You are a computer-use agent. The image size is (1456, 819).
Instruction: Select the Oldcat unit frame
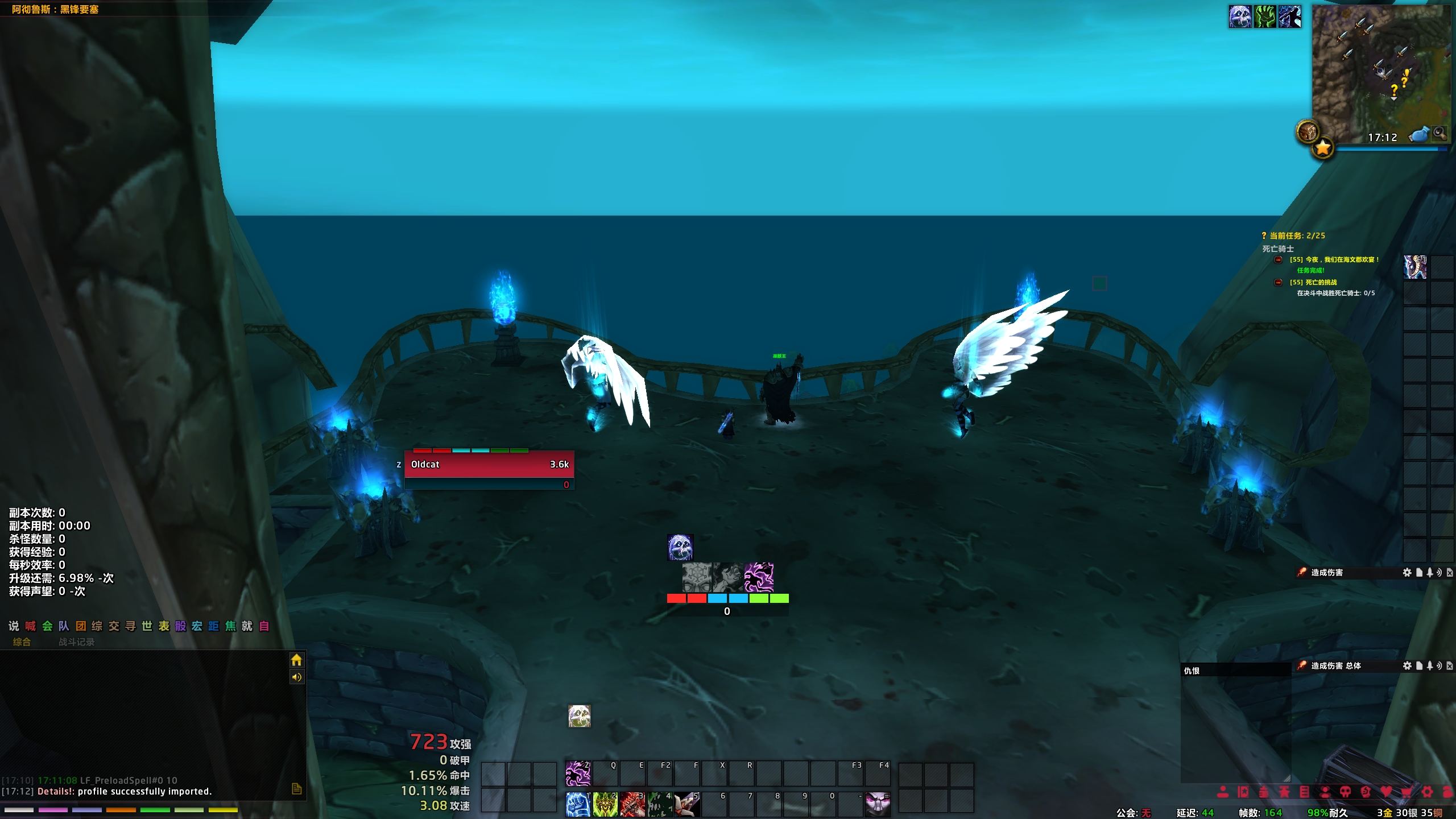click(x=489, y=465)
